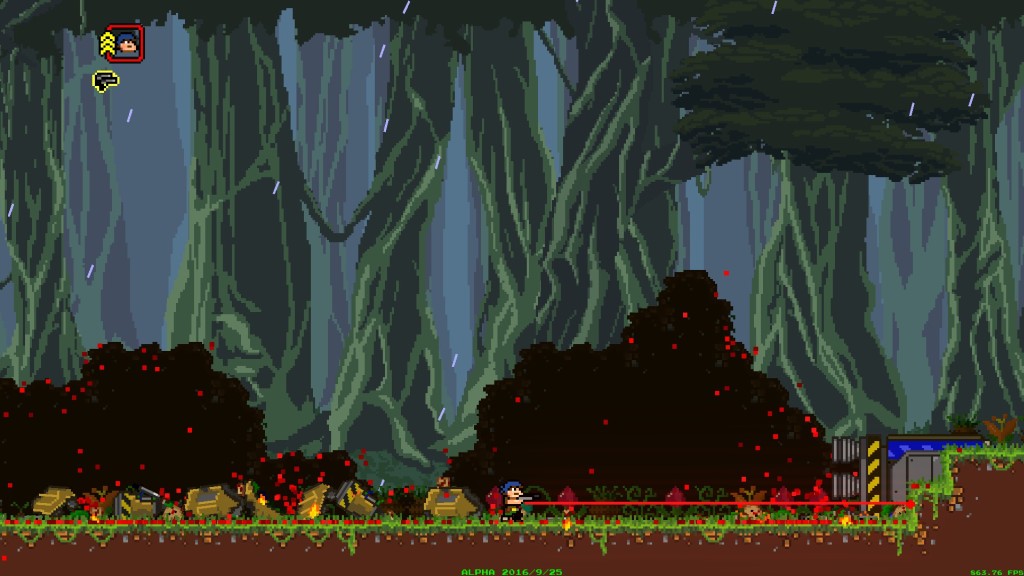Image resolution: width=1024 pixels, height=576 pixels.
Task: Click the yellow rank chevrons badge
Action: click(106, 44)
